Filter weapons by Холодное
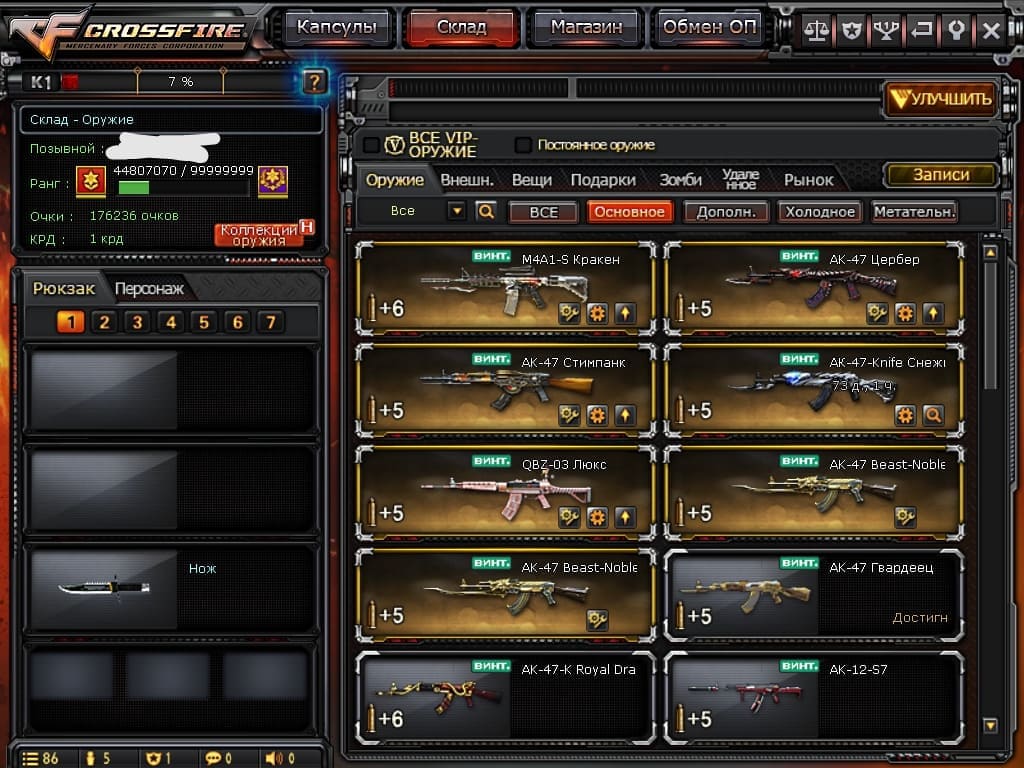 820,212
